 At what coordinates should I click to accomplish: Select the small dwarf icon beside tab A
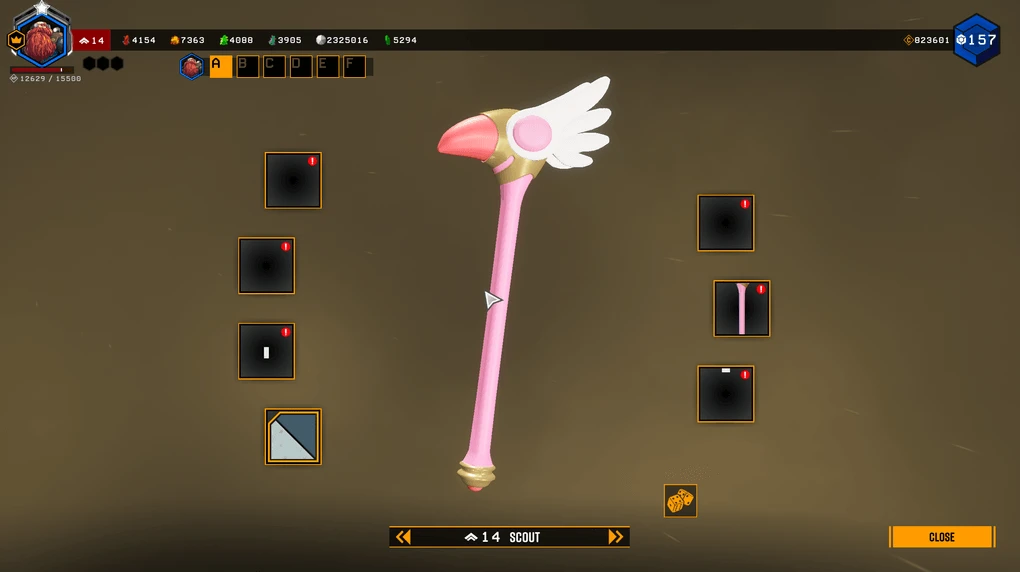tap(192, 67)
